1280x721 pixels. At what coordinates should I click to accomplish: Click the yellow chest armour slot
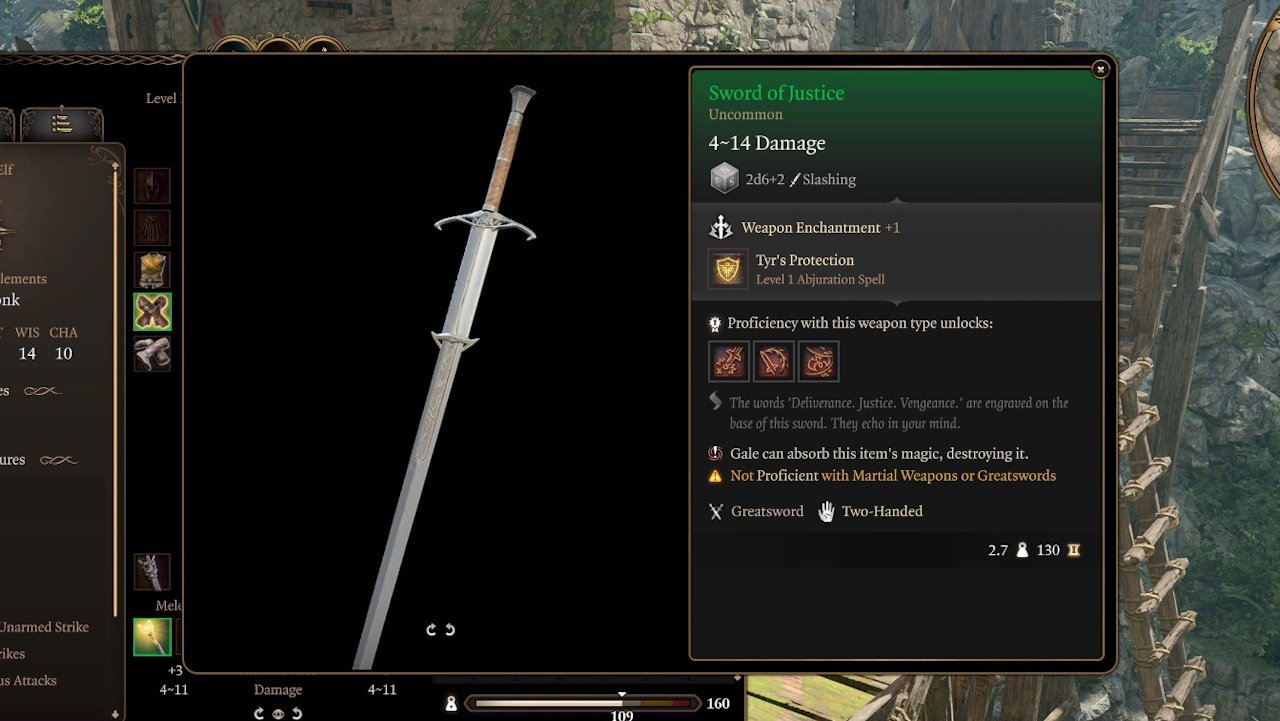(x=152, y=269)
